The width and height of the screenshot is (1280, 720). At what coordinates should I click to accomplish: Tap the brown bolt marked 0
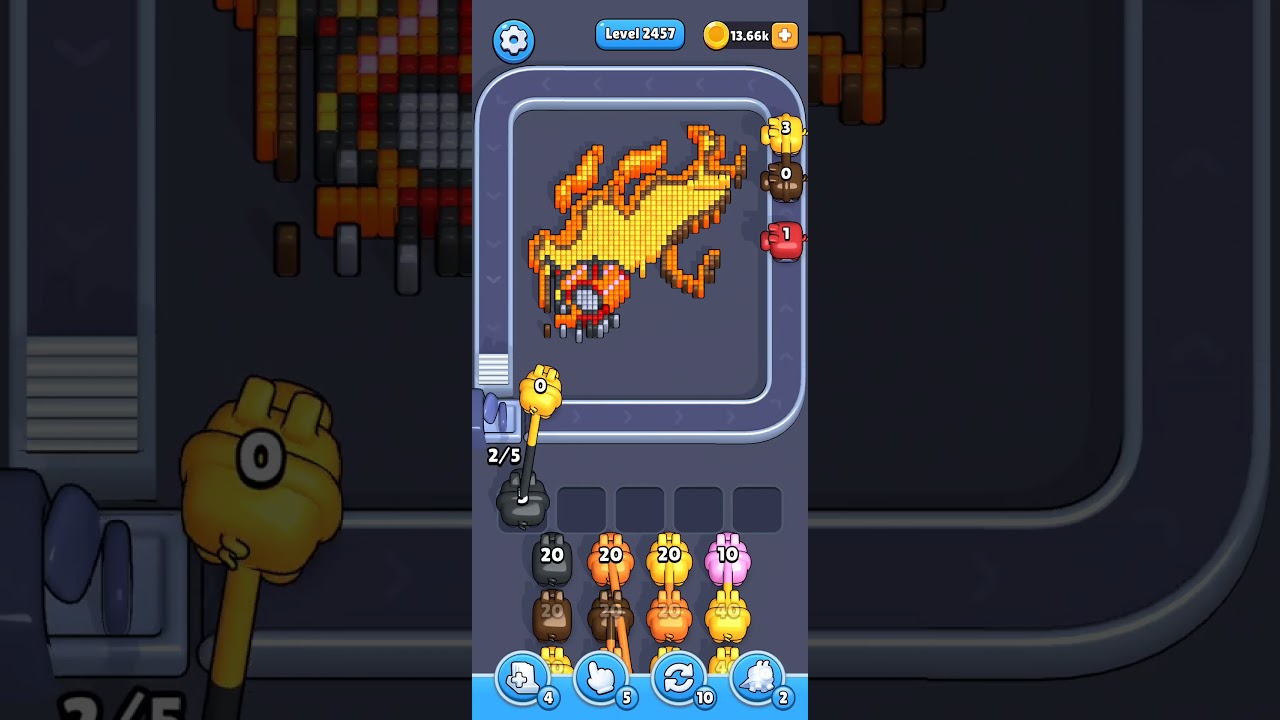[784, 180]
